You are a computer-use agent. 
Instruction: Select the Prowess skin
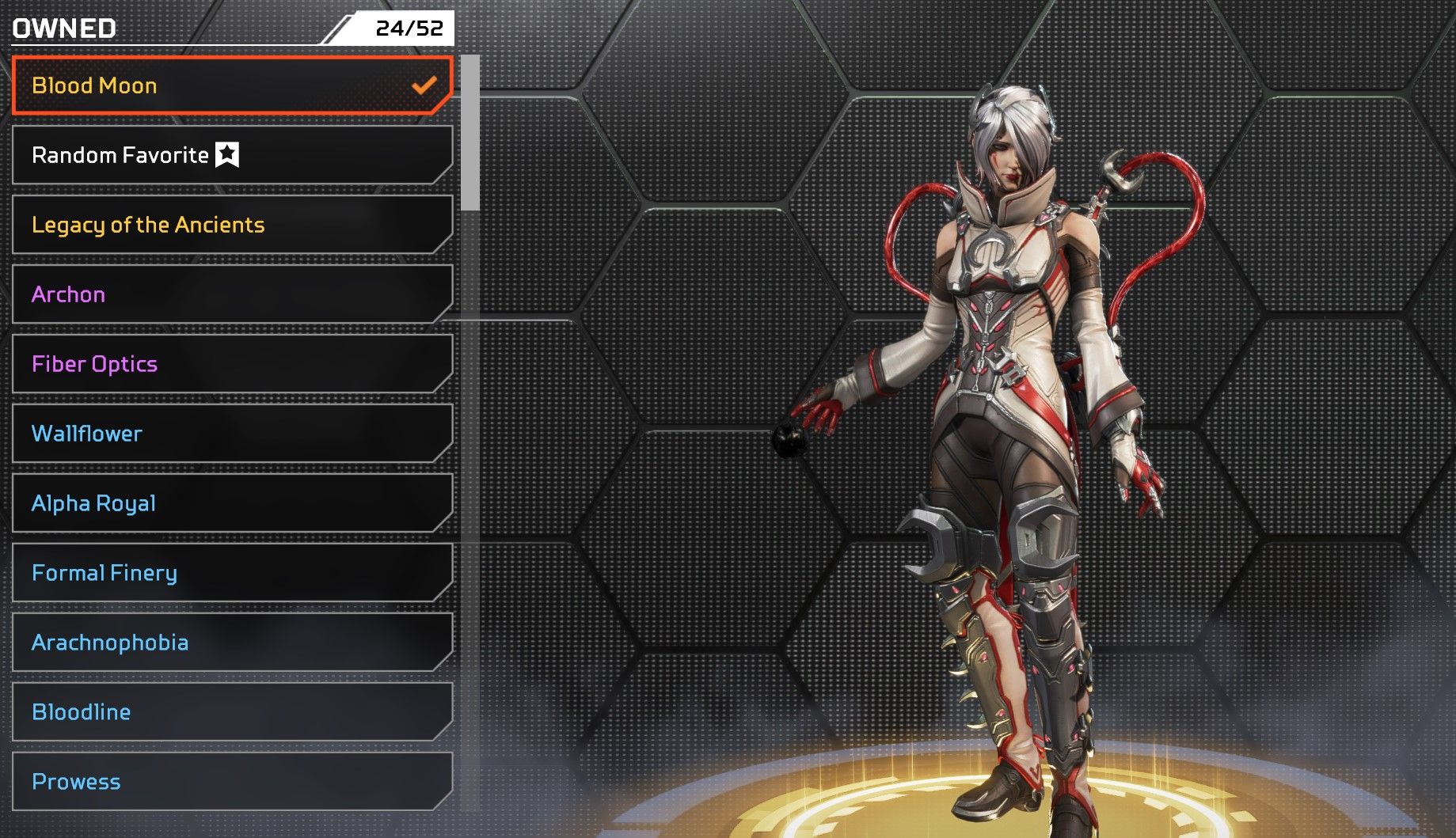pyautogui.click(x=231, y=782)
